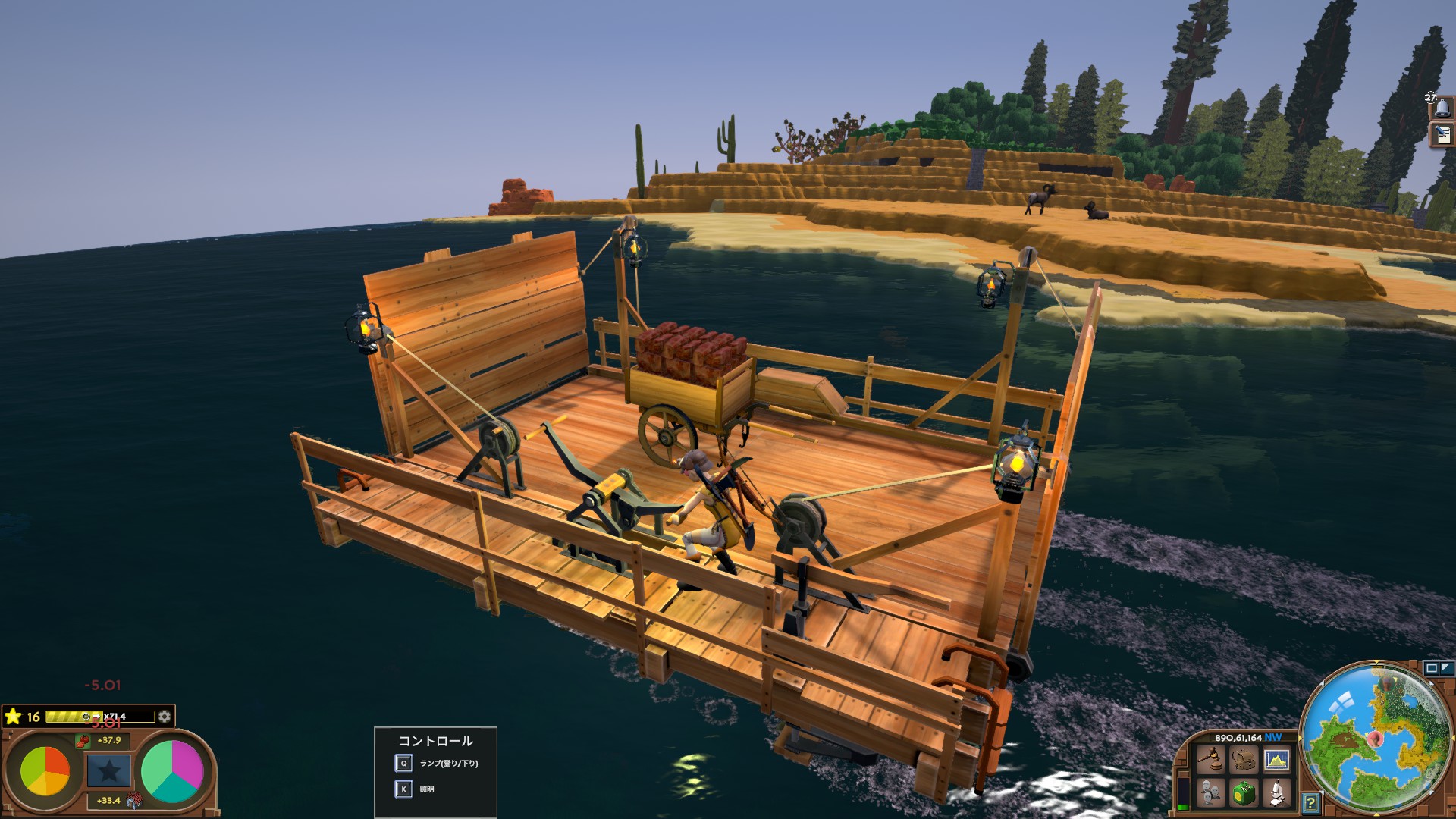Open the grey people heads icon
The image size is (1456, 819).
click(1210, 793)
